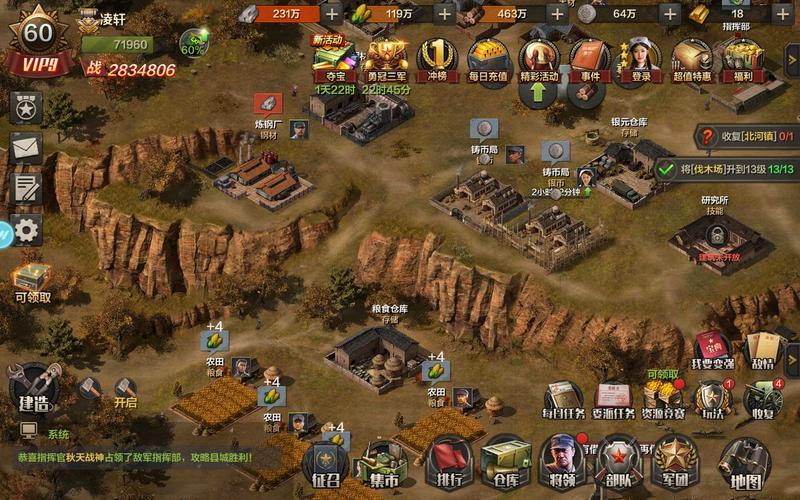The height and width of the screenshot is (500, 800).
Task: Open the 部队 (Troops) menu
Action: (x=618, y=461)
